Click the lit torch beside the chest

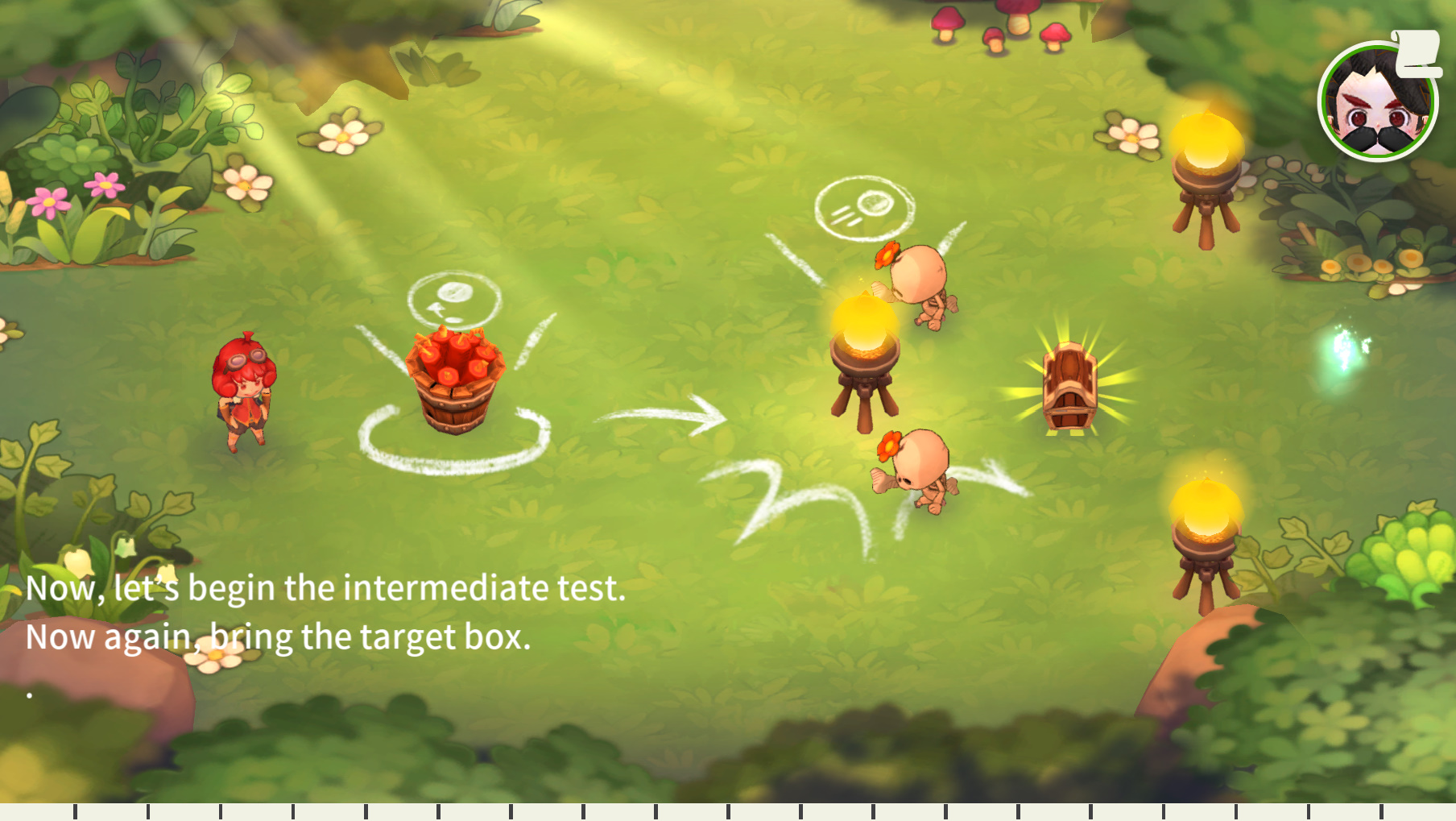[863, 355]
